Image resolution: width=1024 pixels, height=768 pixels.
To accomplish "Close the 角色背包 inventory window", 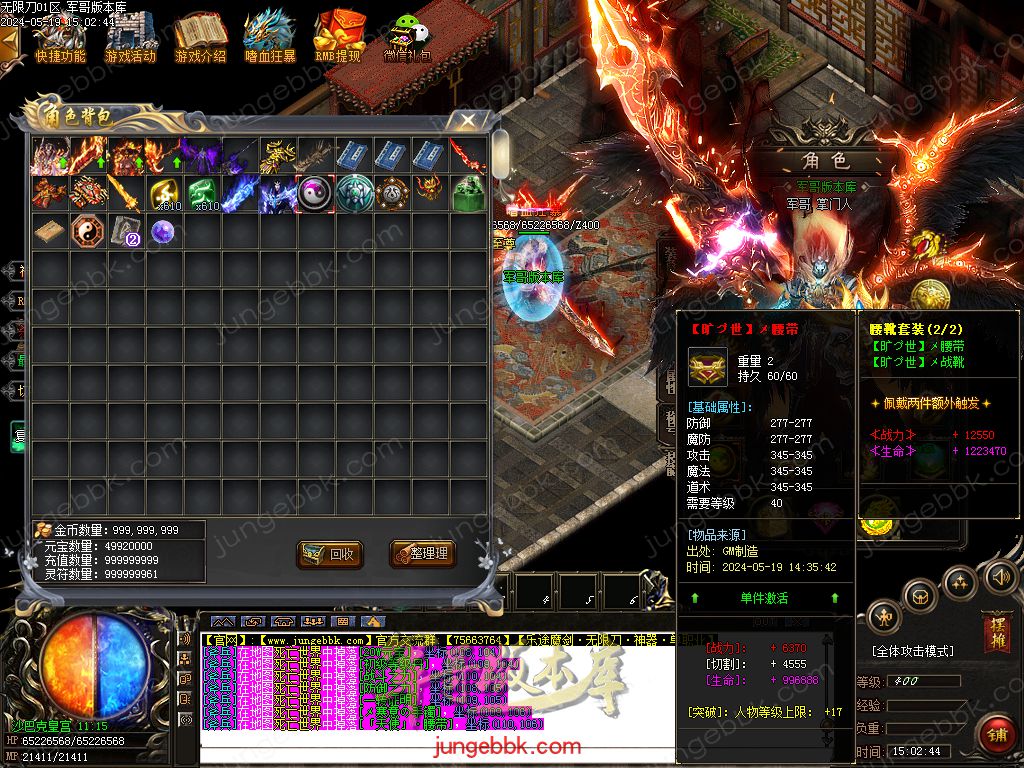I will pyautogui.click(x=467, y=120).
